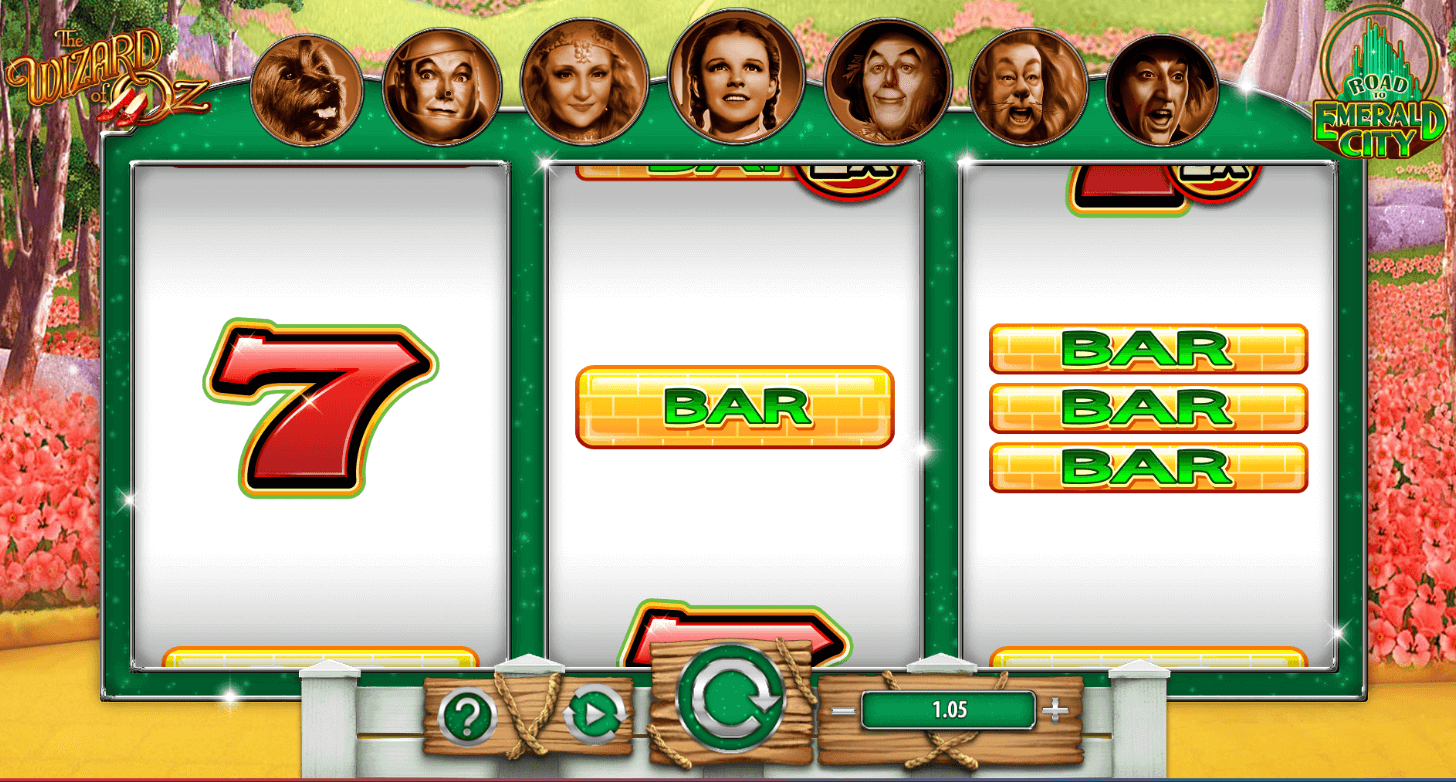Open the question mark help button

pos(467,716)
